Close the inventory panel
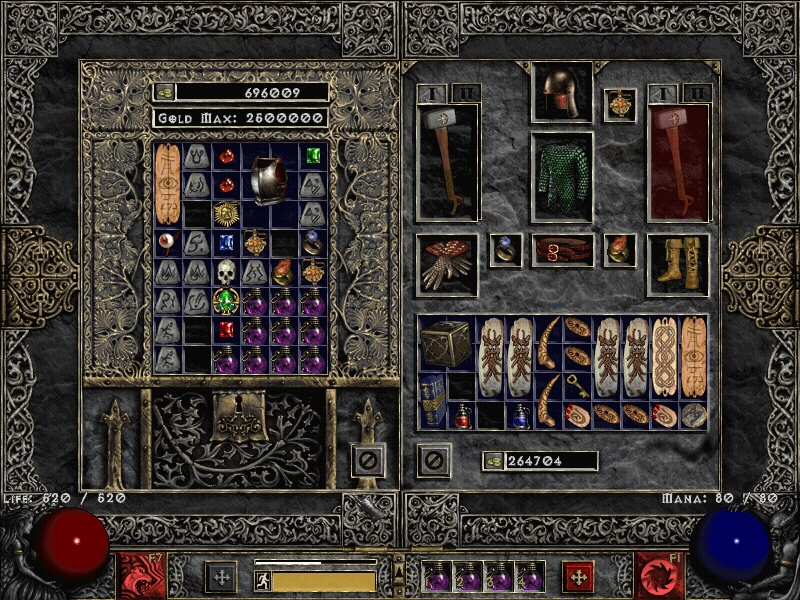This screenshot has width=800, height=600. (x=434, y=460)
